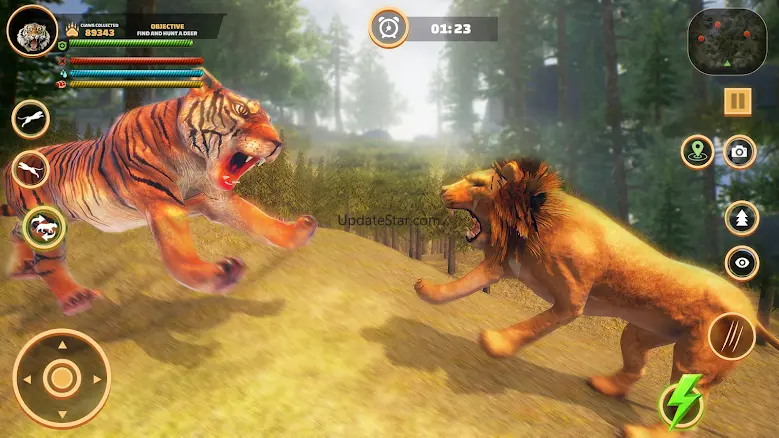Screen dimensions: 779x438
Task: Pause the game
Action: pyautogui.click(x=738, y=101)
